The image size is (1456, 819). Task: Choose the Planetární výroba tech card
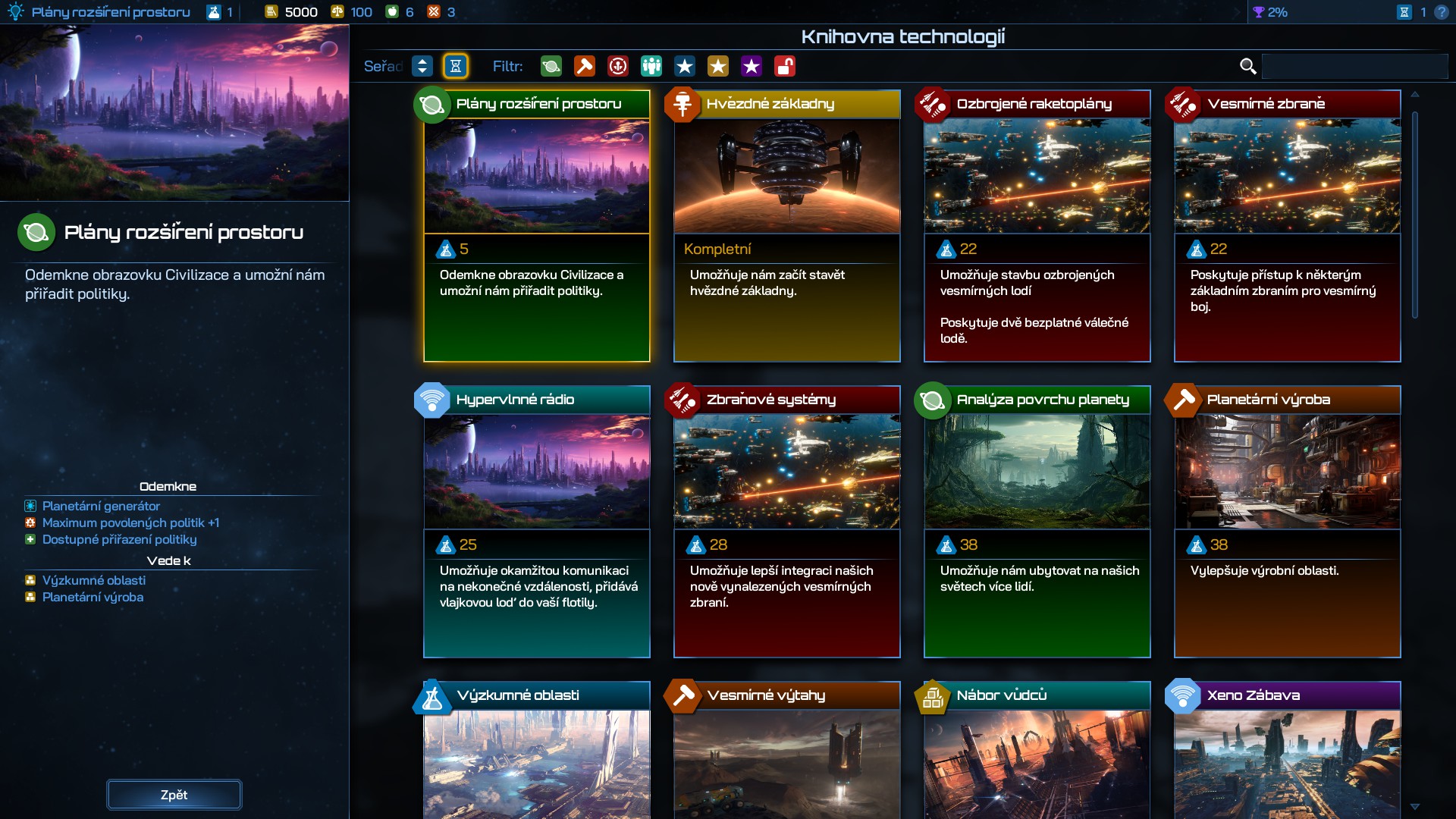[x=1287, y=522]
